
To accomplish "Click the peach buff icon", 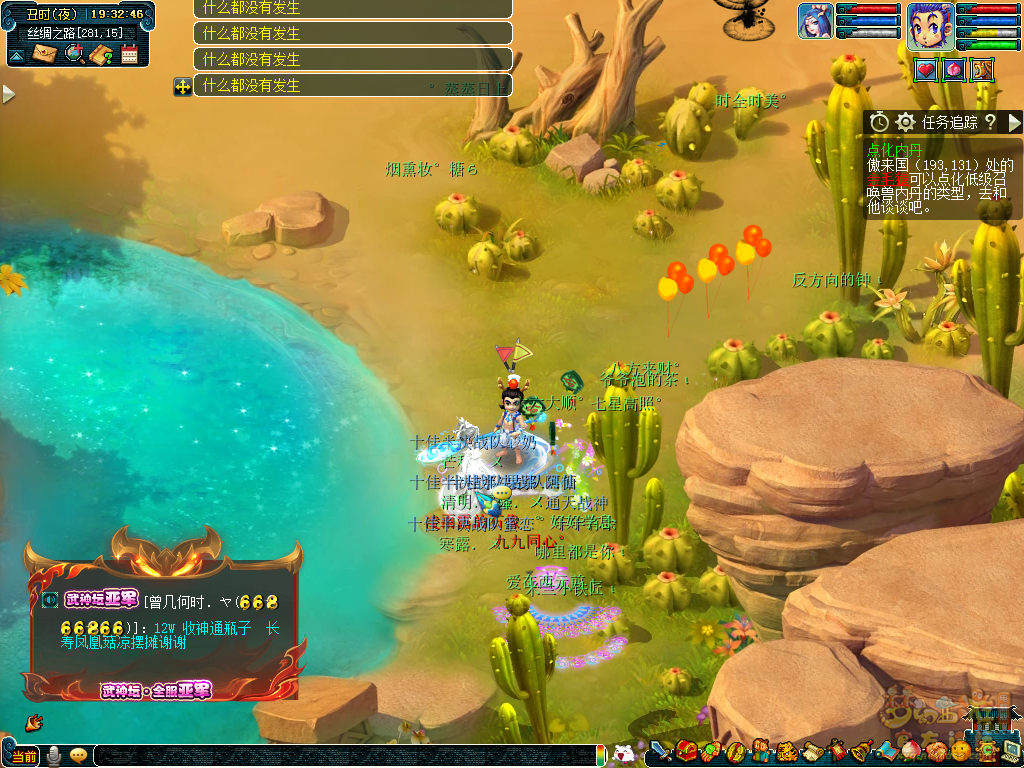I will click(x=954, y=70).
